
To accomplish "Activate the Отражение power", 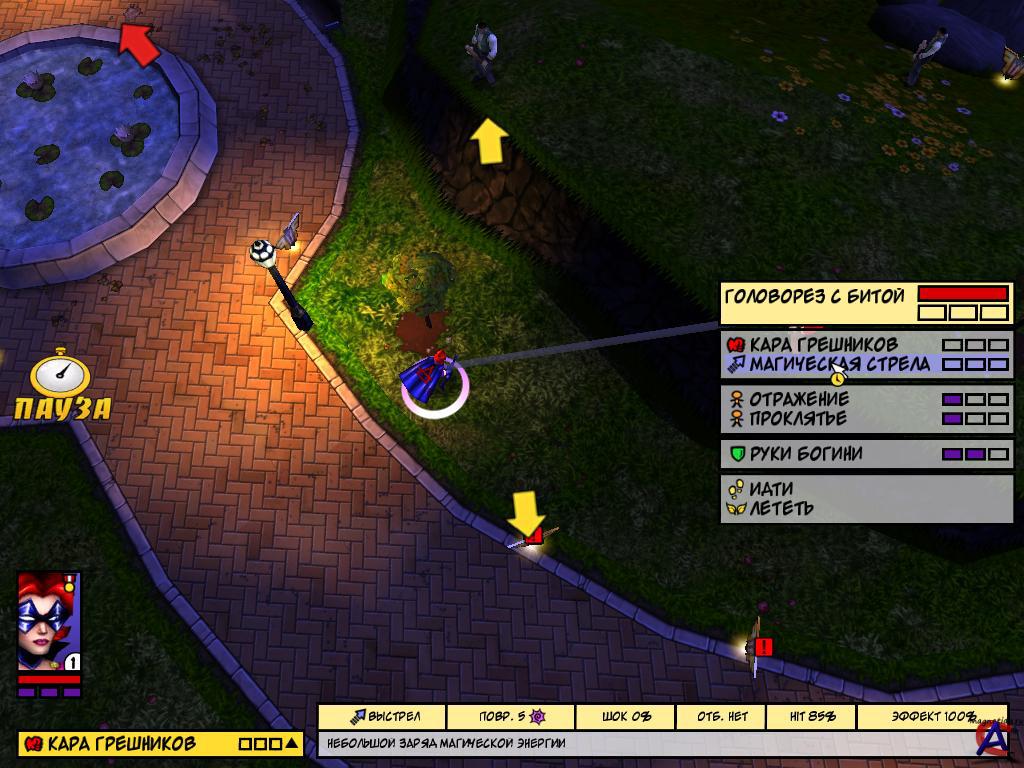I will (x=799, y=399).
